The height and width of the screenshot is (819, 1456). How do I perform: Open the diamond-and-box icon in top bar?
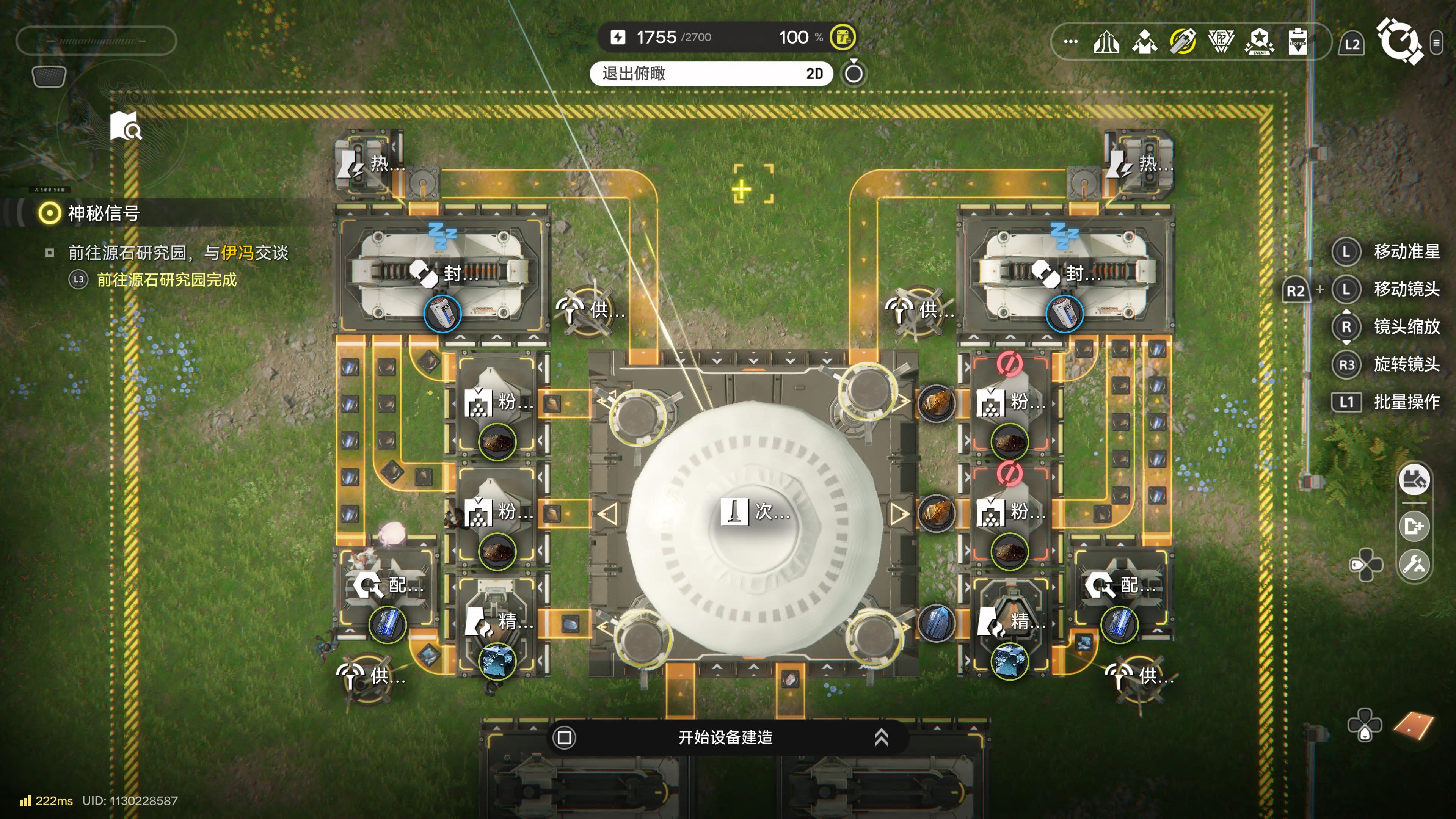tap(1145, 42)
